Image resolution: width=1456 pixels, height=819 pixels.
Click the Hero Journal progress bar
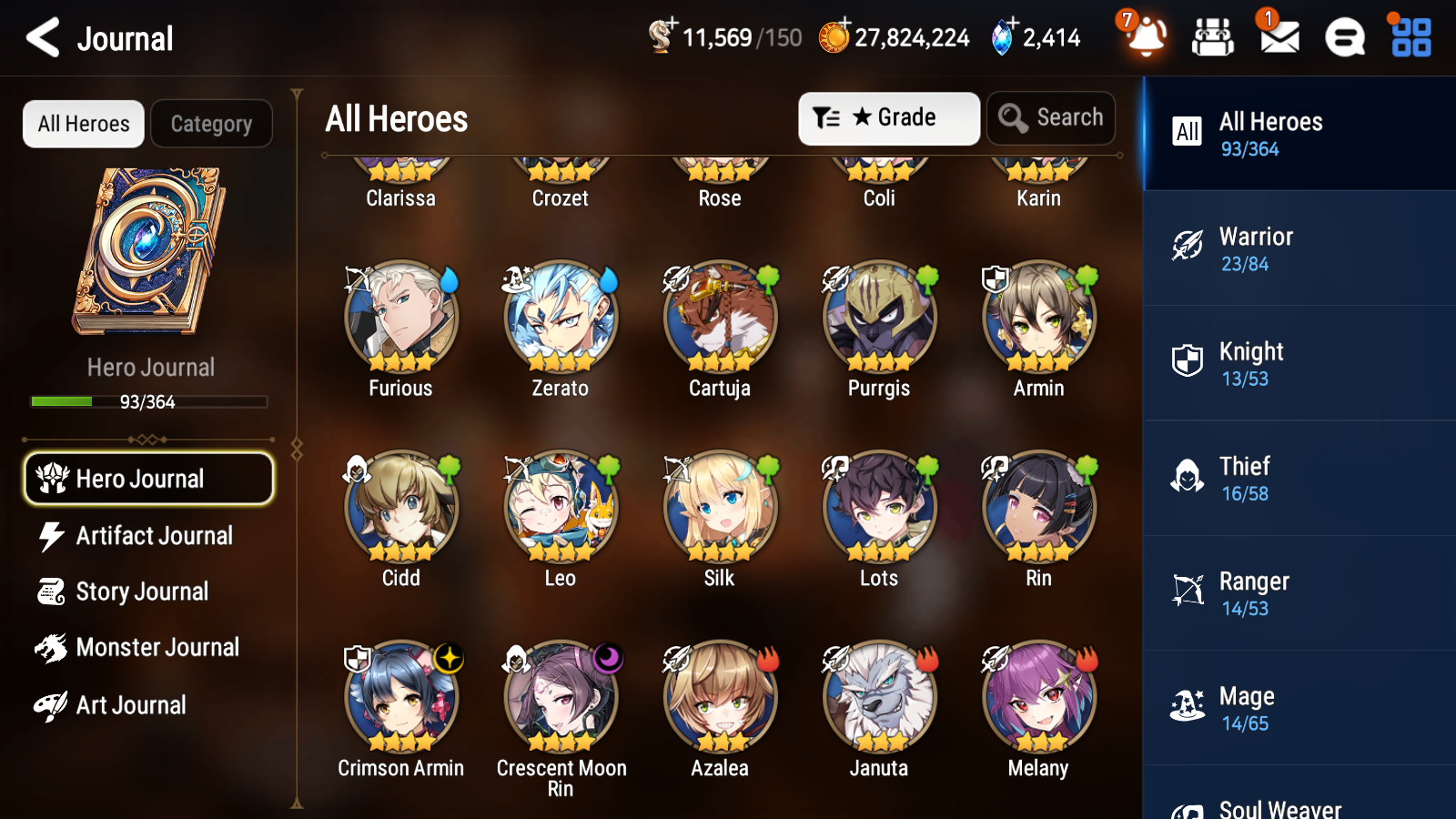[x=148, y=401]
